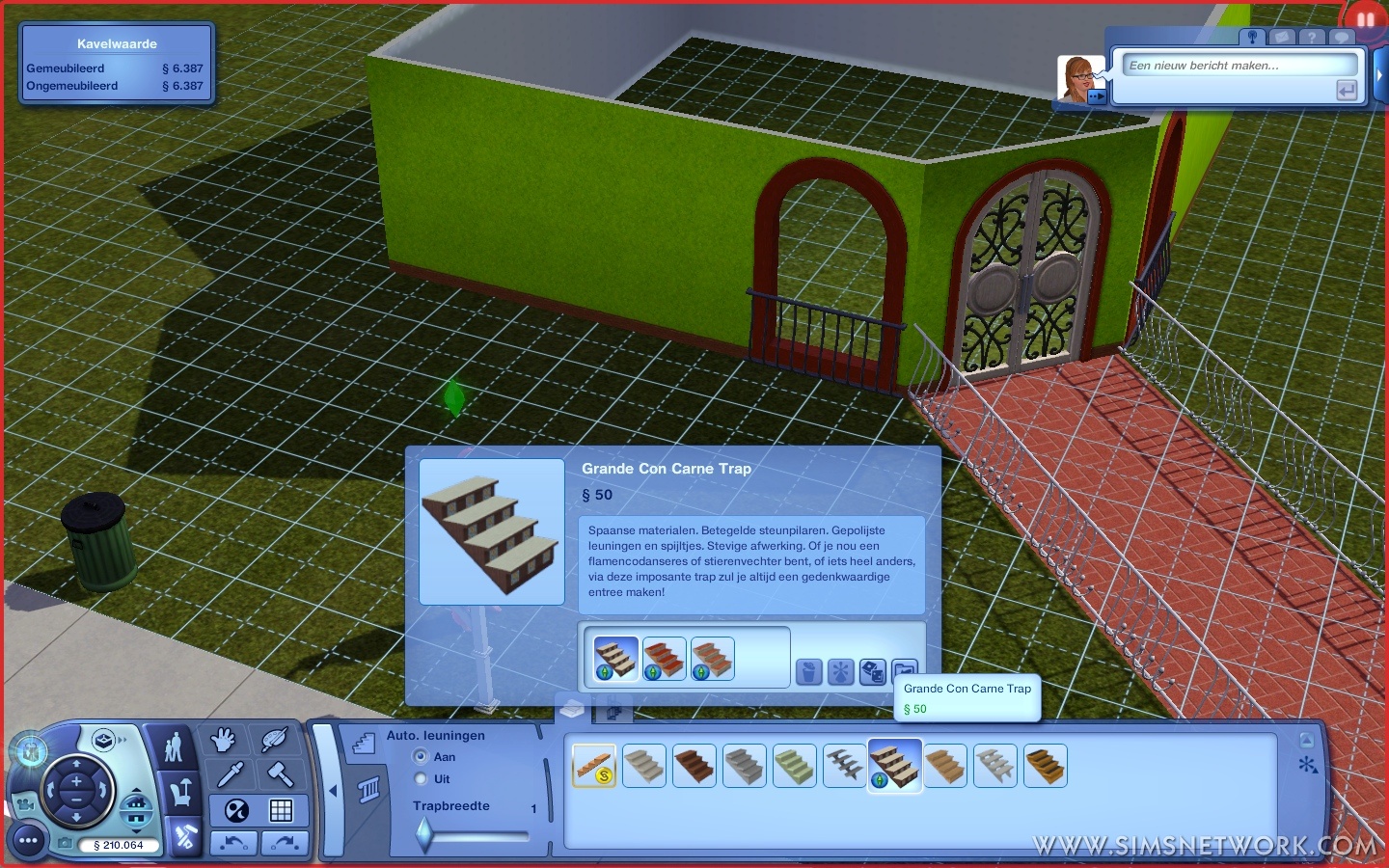The height and width of the screenshot is (868, 1389).
Task: Choose 'Uit' for auto railings
Action: 421,779
